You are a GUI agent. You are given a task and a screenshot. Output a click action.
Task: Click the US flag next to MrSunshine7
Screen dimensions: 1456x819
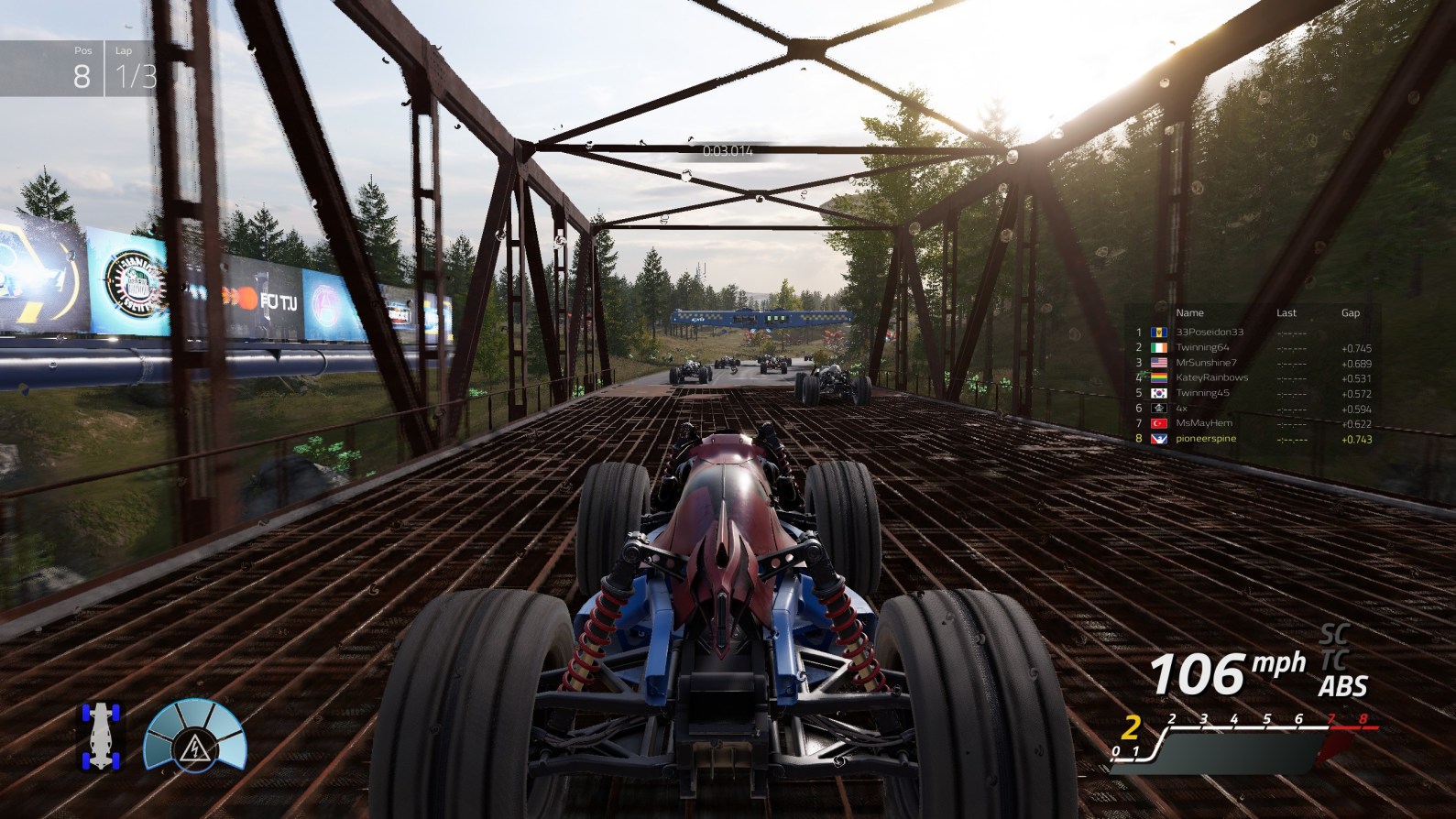(x=1159, y=363)
